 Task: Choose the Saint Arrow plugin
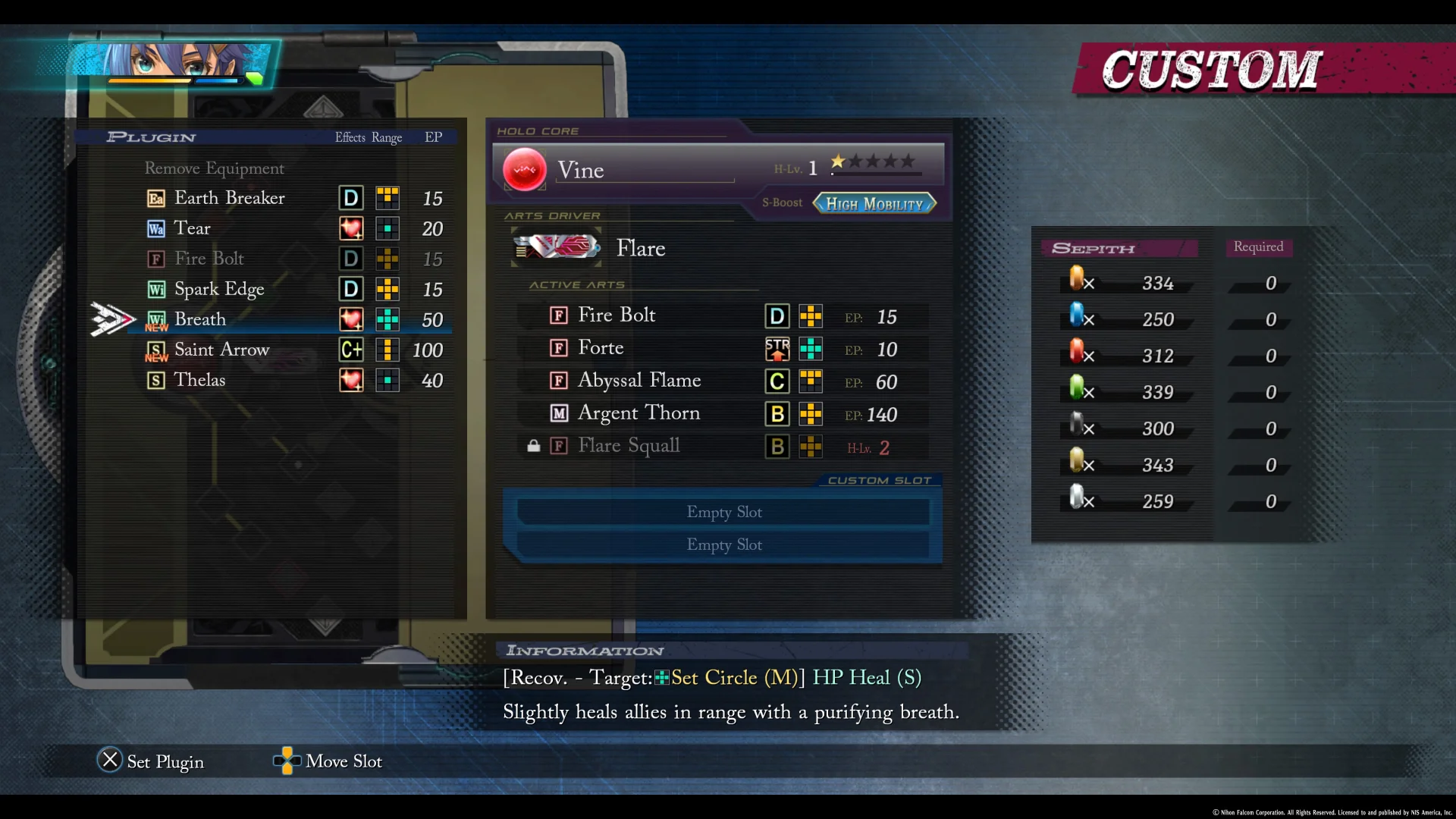(x=221, y=350)
